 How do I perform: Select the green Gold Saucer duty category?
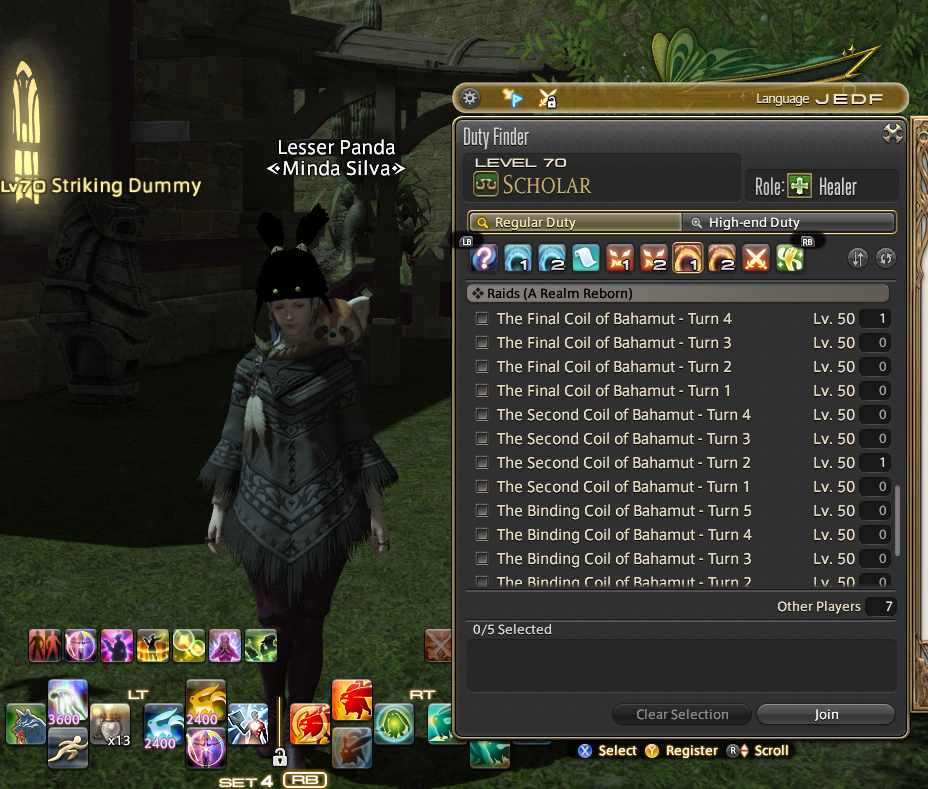(x=791, y=259)
